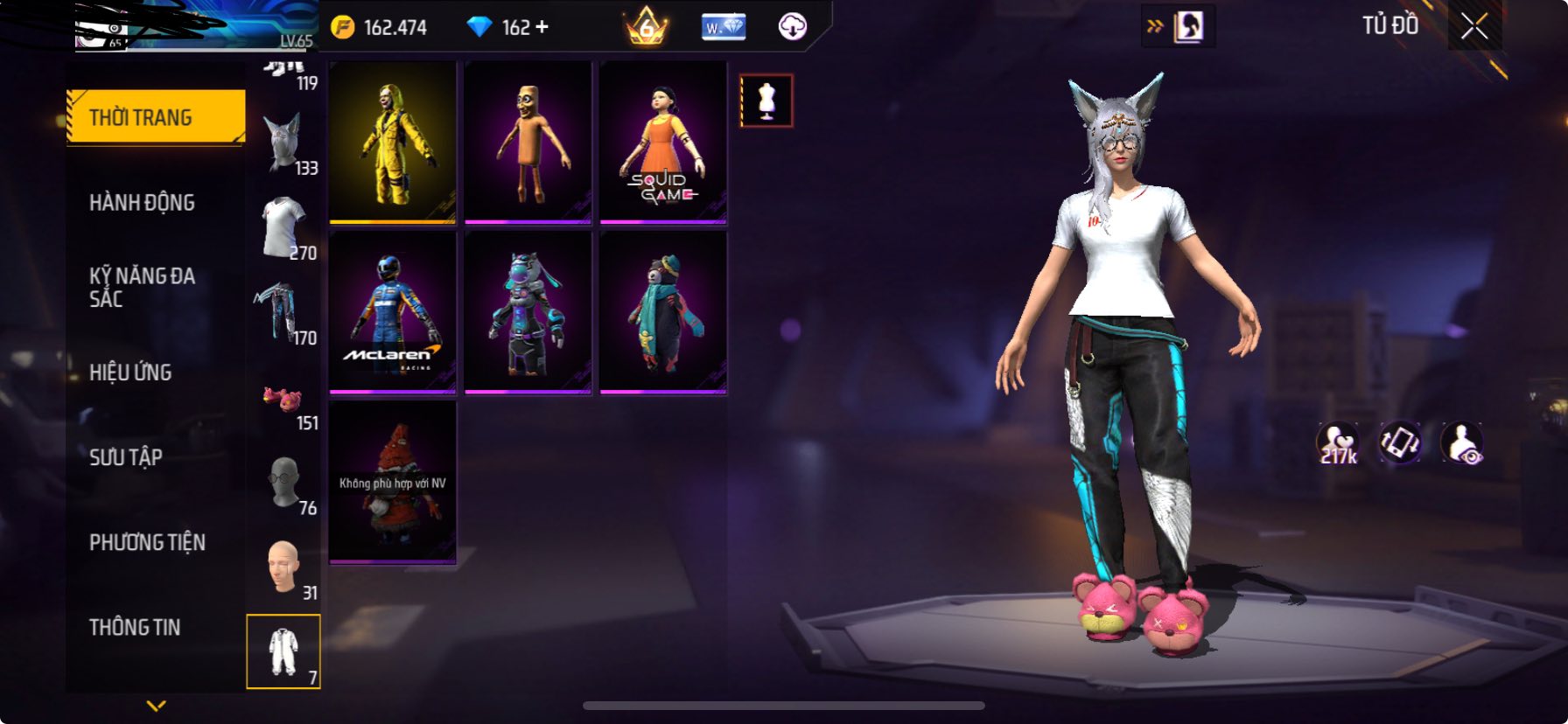The height and width of the screenshot is (724, 1568).
Task: Select the yellow hazmat suit outfit
Action: [393, 142]
